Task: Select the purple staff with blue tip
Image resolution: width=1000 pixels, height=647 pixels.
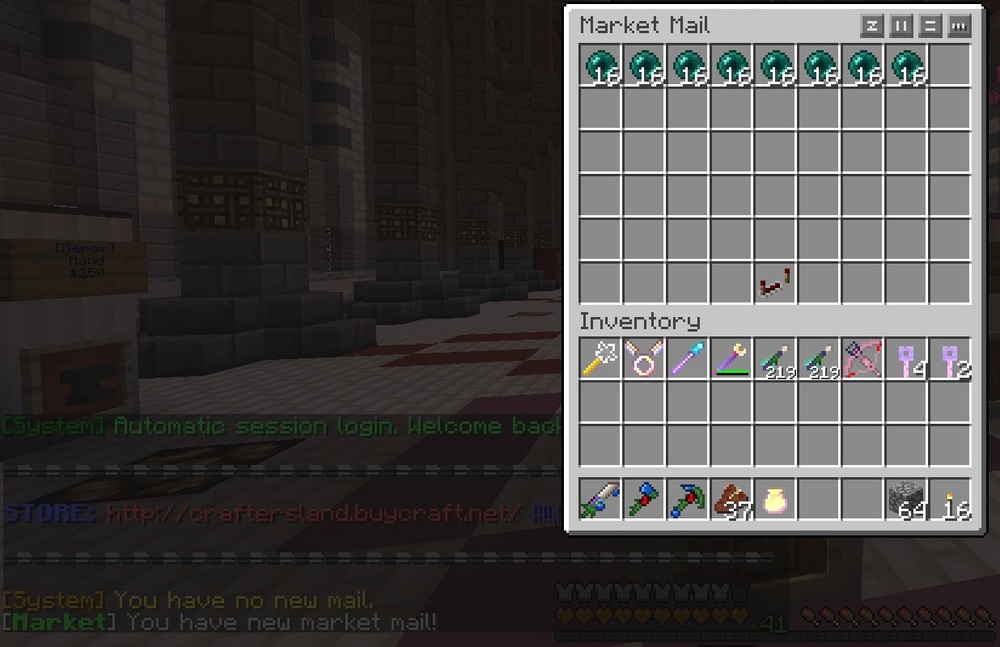Action: pos(688,359)
